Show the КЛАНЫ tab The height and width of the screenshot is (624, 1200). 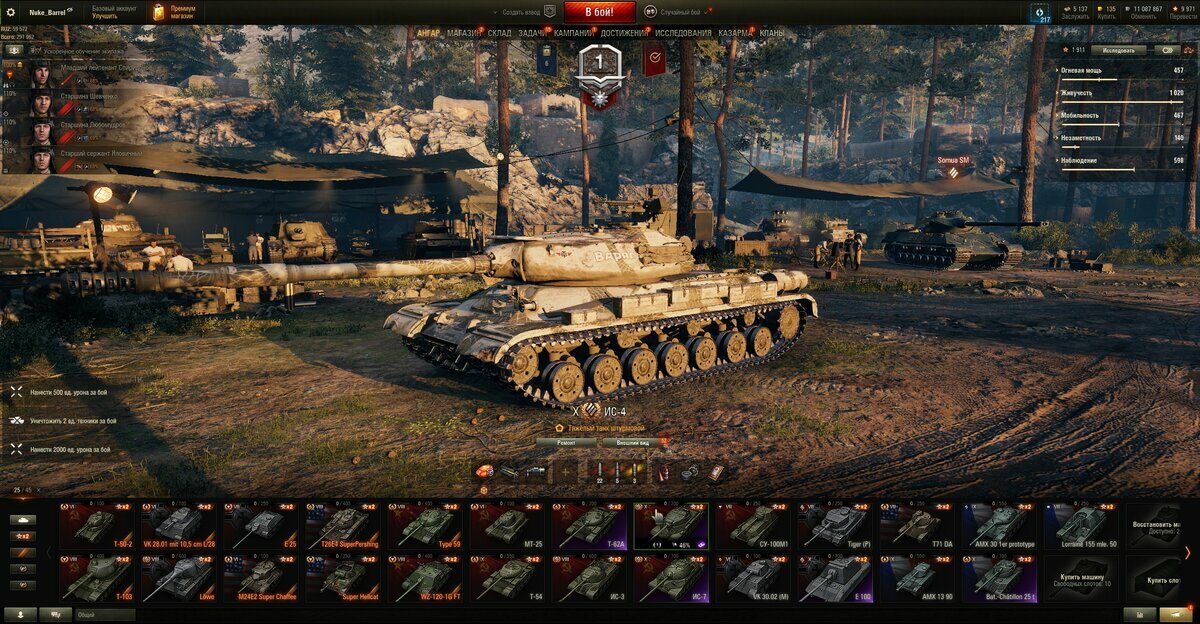click(x=772, y=33)
